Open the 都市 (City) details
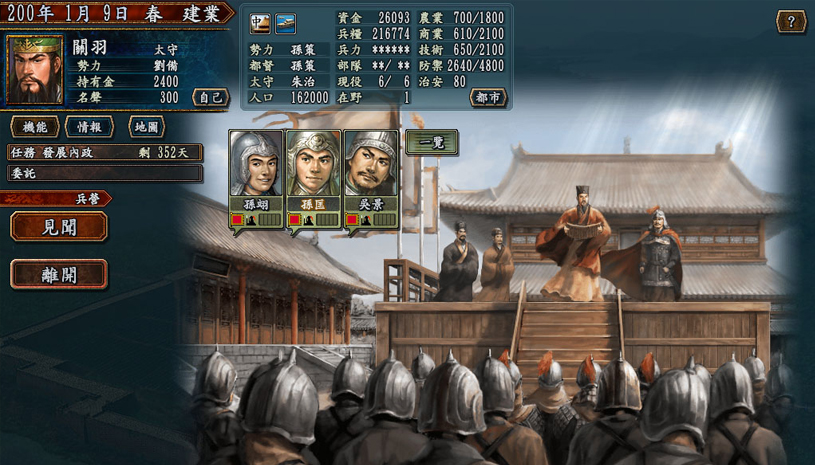 (x=488, y=98)
